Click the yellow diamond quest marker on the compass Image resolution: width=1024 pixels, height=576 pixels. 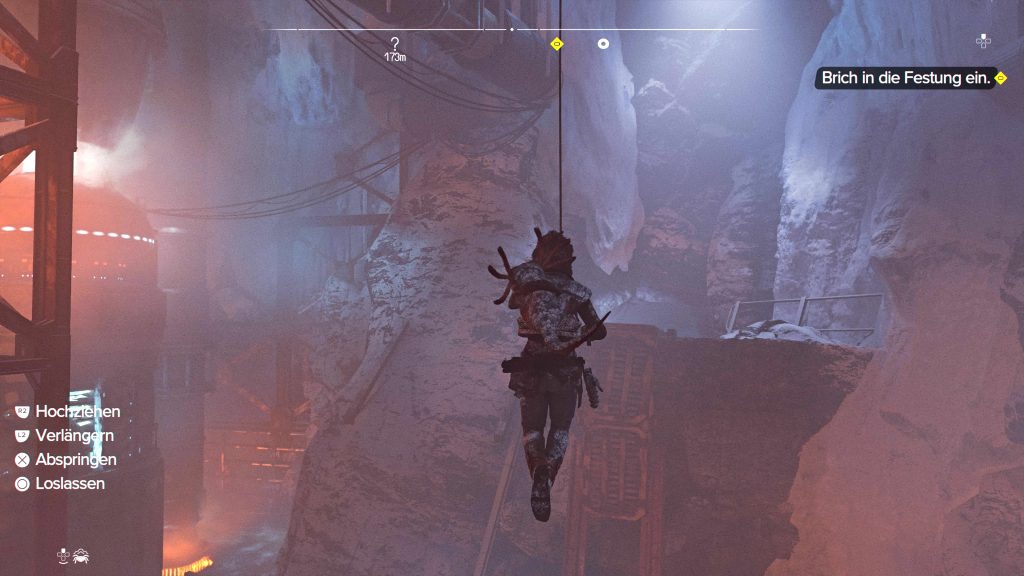click(x=557, y=44)
